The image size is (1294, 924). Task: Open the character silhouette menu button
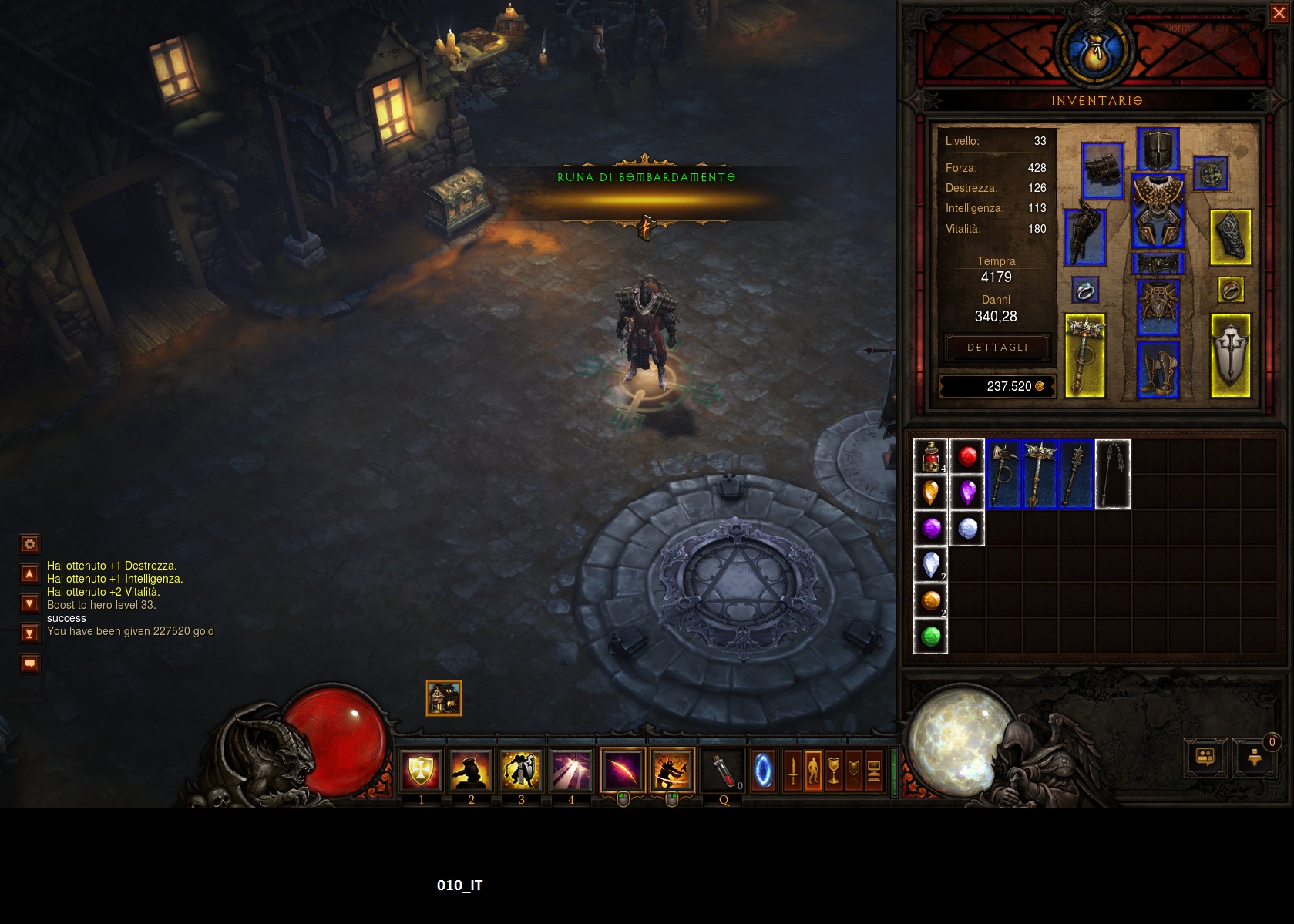click(812, 771)
